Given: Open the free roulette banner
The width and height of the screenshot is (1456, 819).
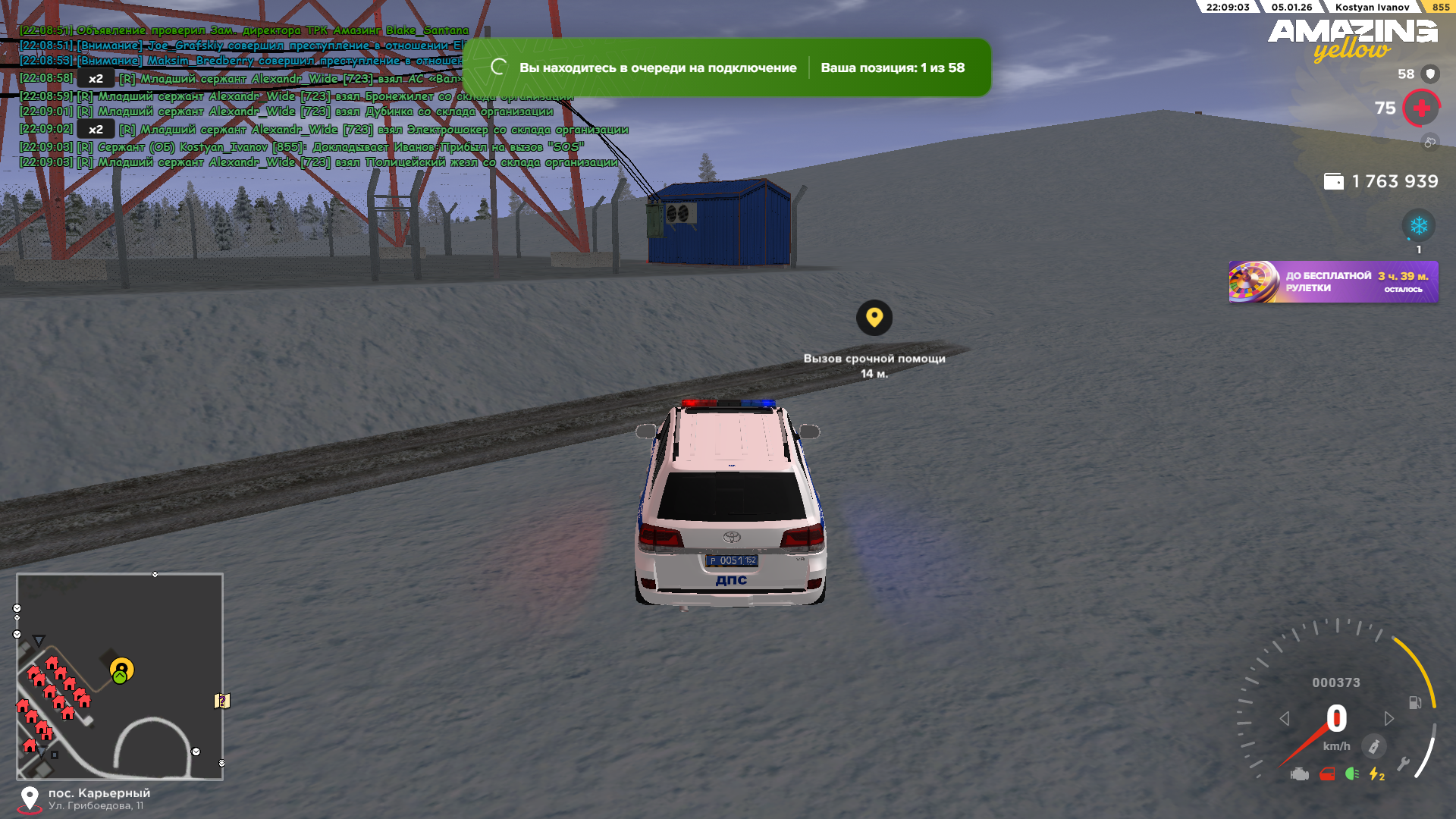Looking at the screenshot, I should coord(1333,282).
